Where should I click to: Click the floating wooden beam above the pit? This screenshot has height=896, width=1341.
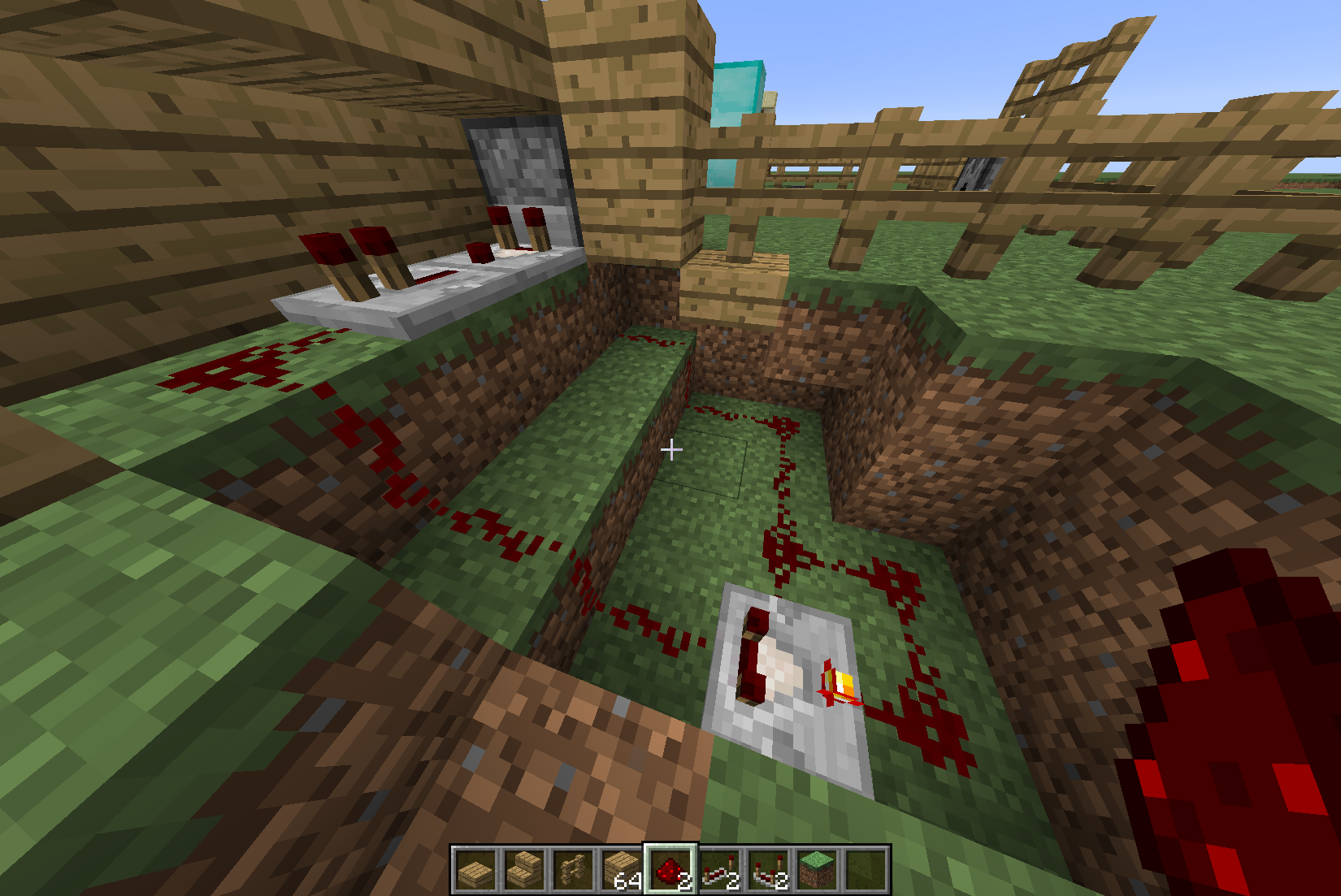[731, 284]
